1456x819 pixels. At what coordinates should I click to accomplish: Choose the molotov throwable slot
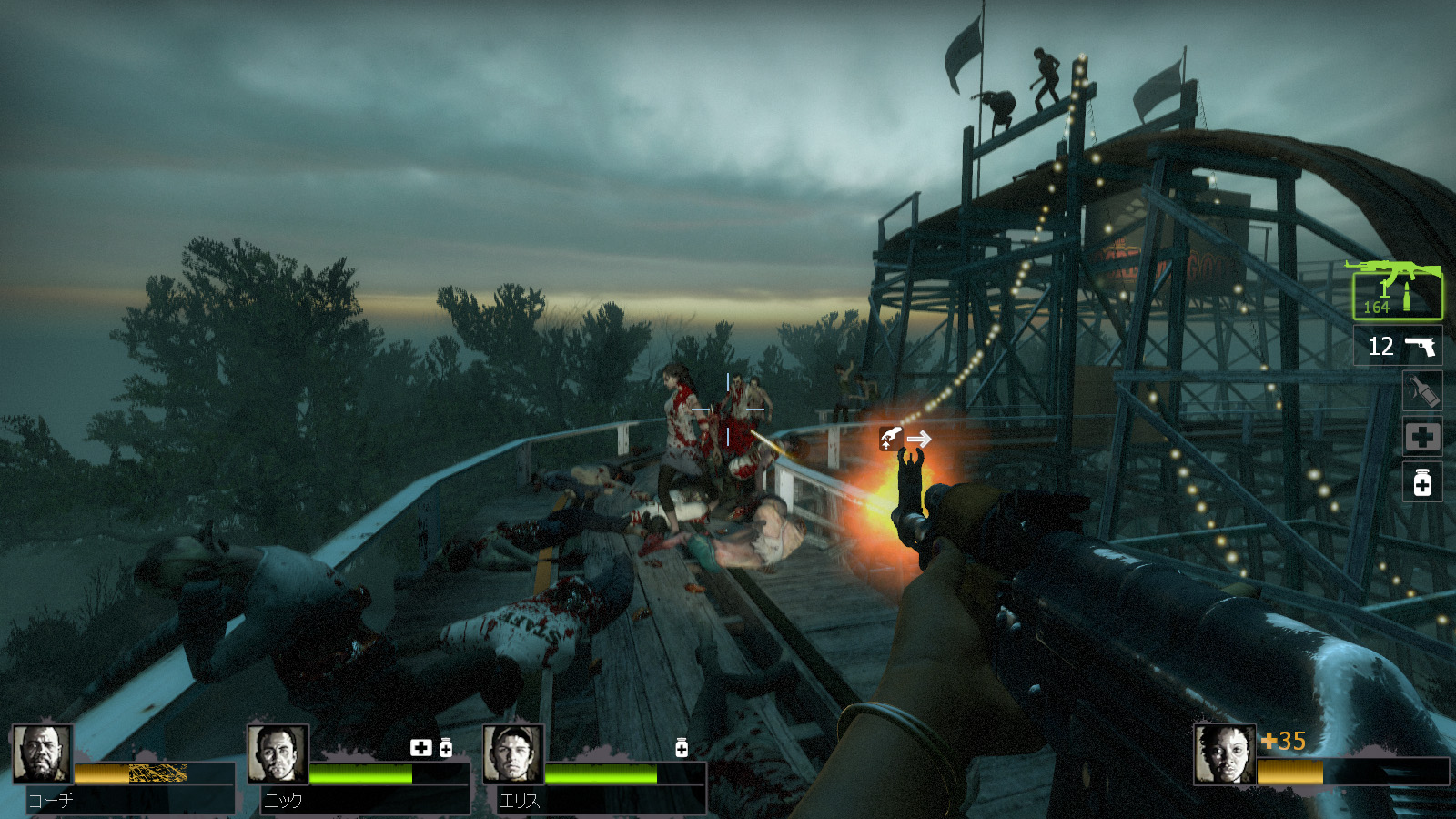pos(1422,391)
